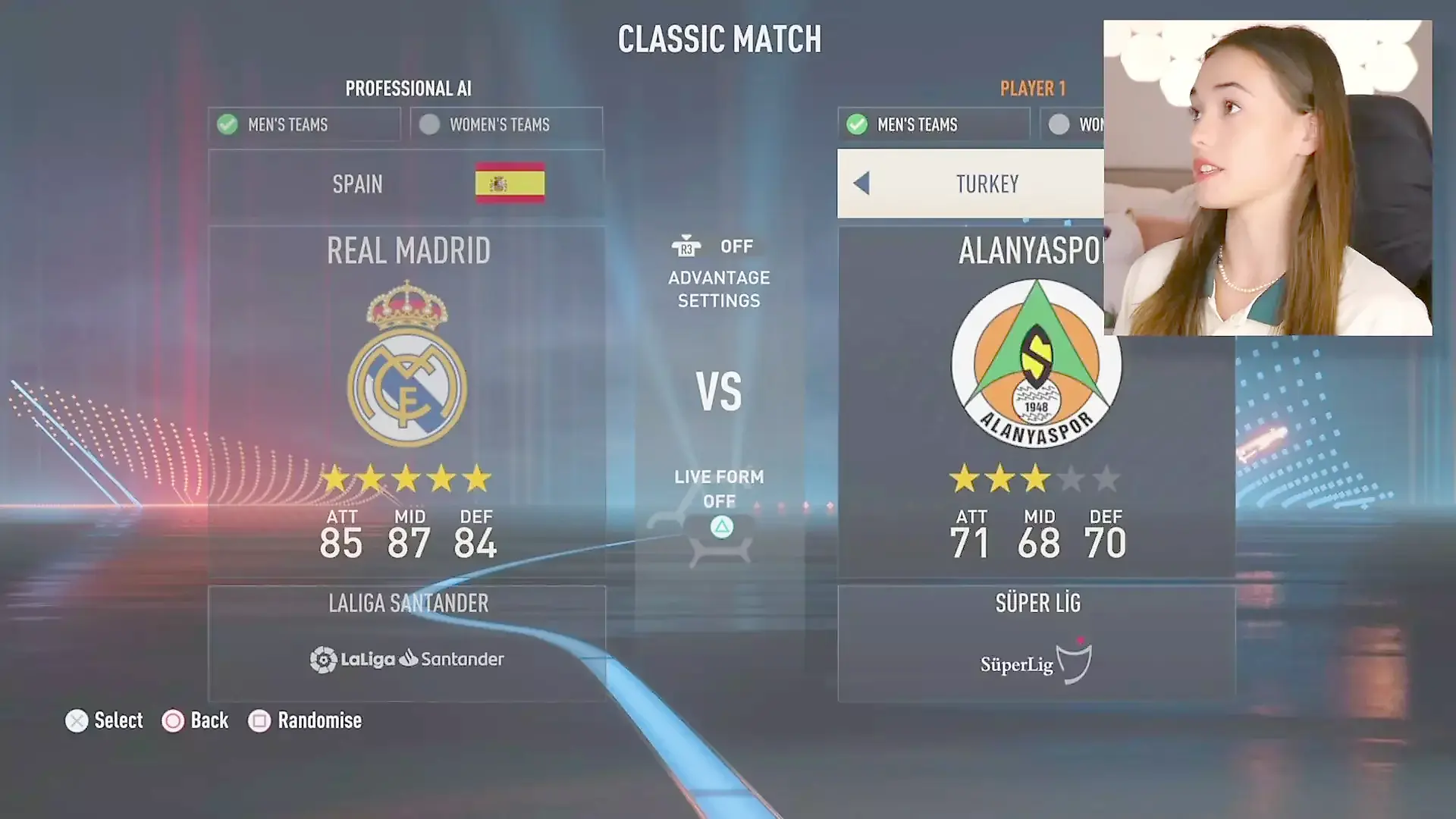Select the Alanyaspor team crest
The image size is (1456, 819).
[x=1035, y=364]
